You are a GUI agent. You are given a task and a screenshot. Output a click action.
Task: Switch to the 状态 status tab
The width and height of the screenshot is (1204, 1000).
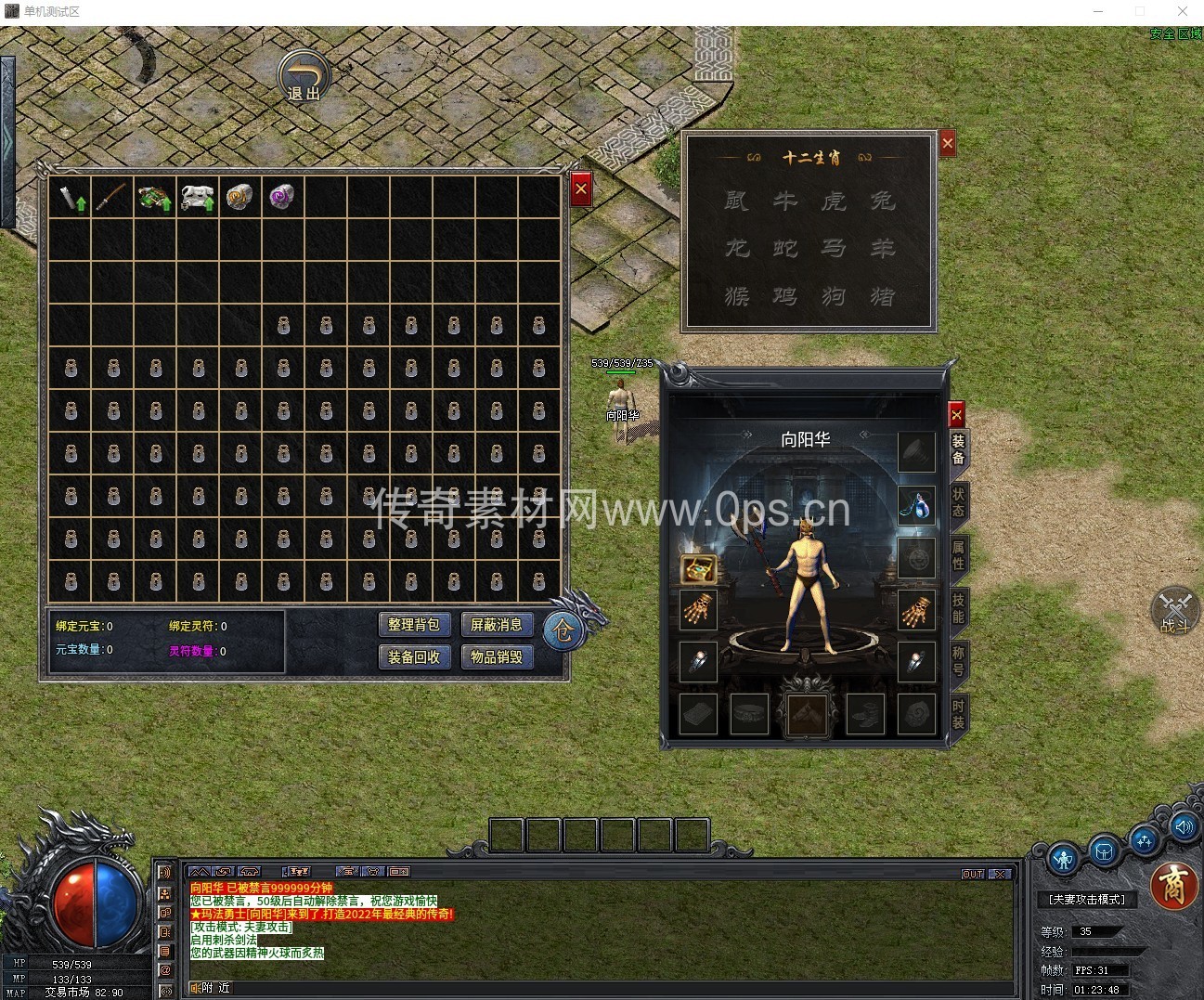(x=958, y=501)
